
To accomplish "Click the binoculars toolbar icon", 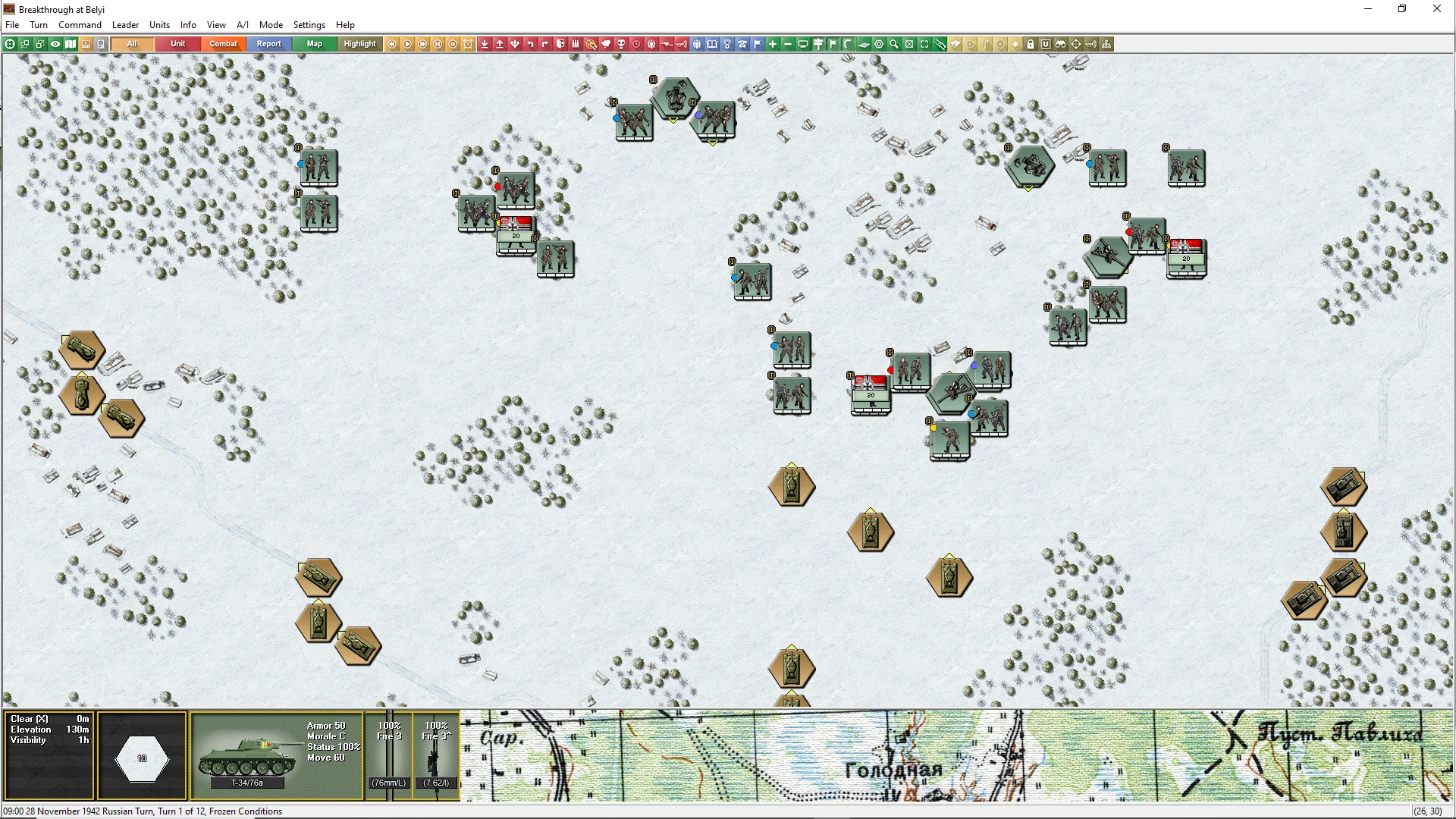I will (x=1061, y=44).
